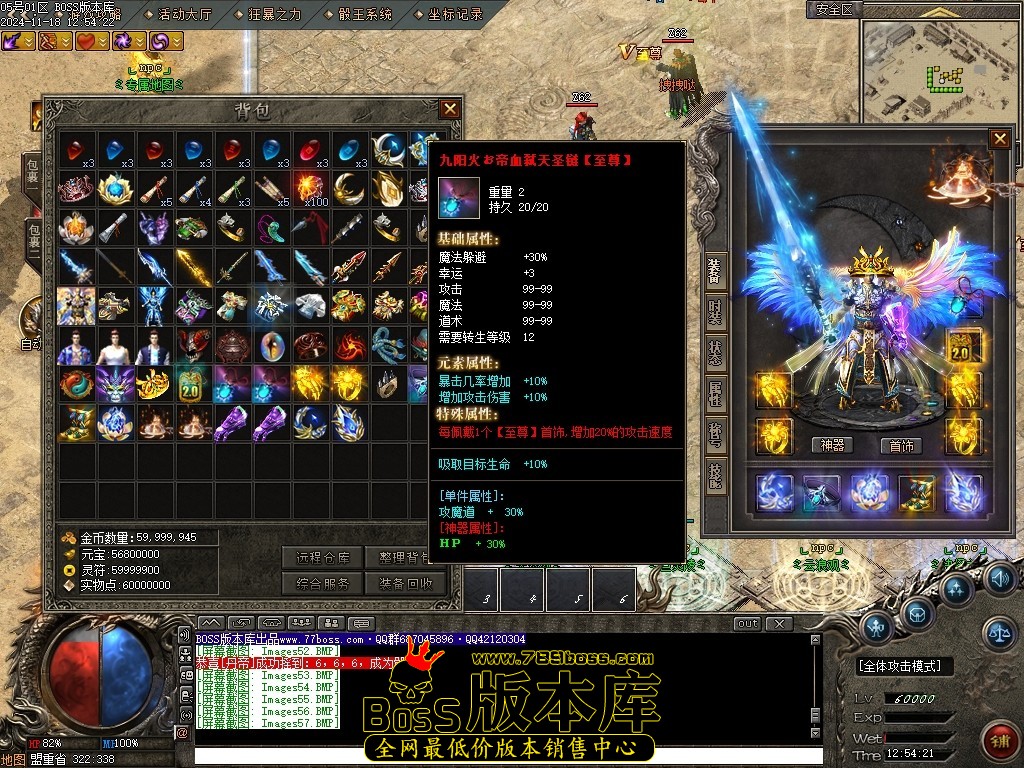Image resolution: width=1024 pixels, height=768 pixels.
Task: Toggle the sound speaker button
Action: coord(1001,578)
